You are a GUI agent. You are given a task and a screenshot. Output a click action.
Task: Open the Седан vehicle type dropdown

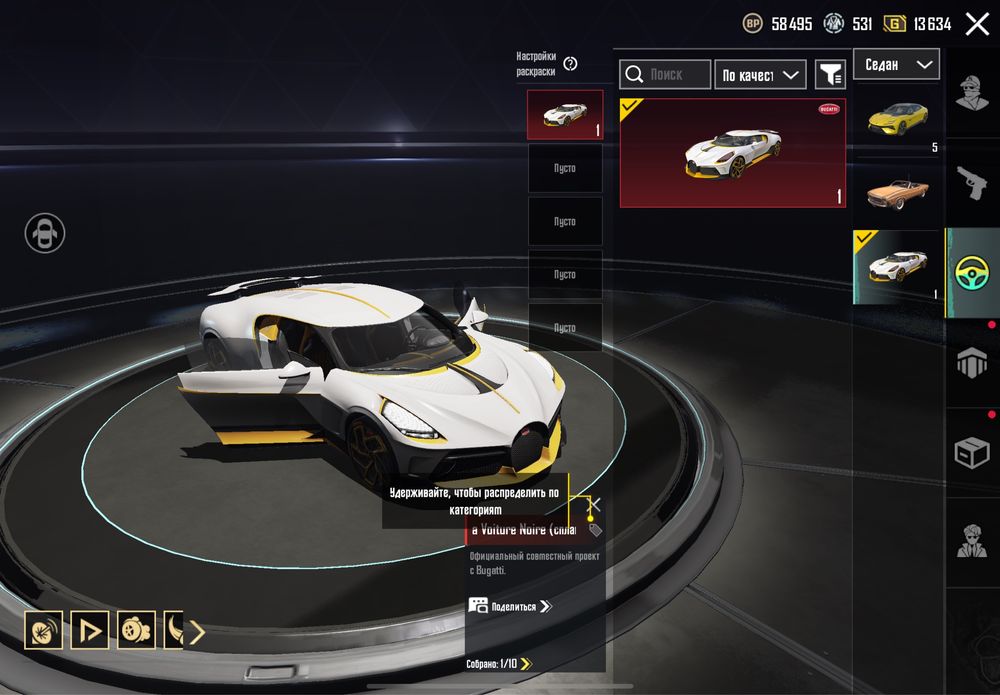896,64
